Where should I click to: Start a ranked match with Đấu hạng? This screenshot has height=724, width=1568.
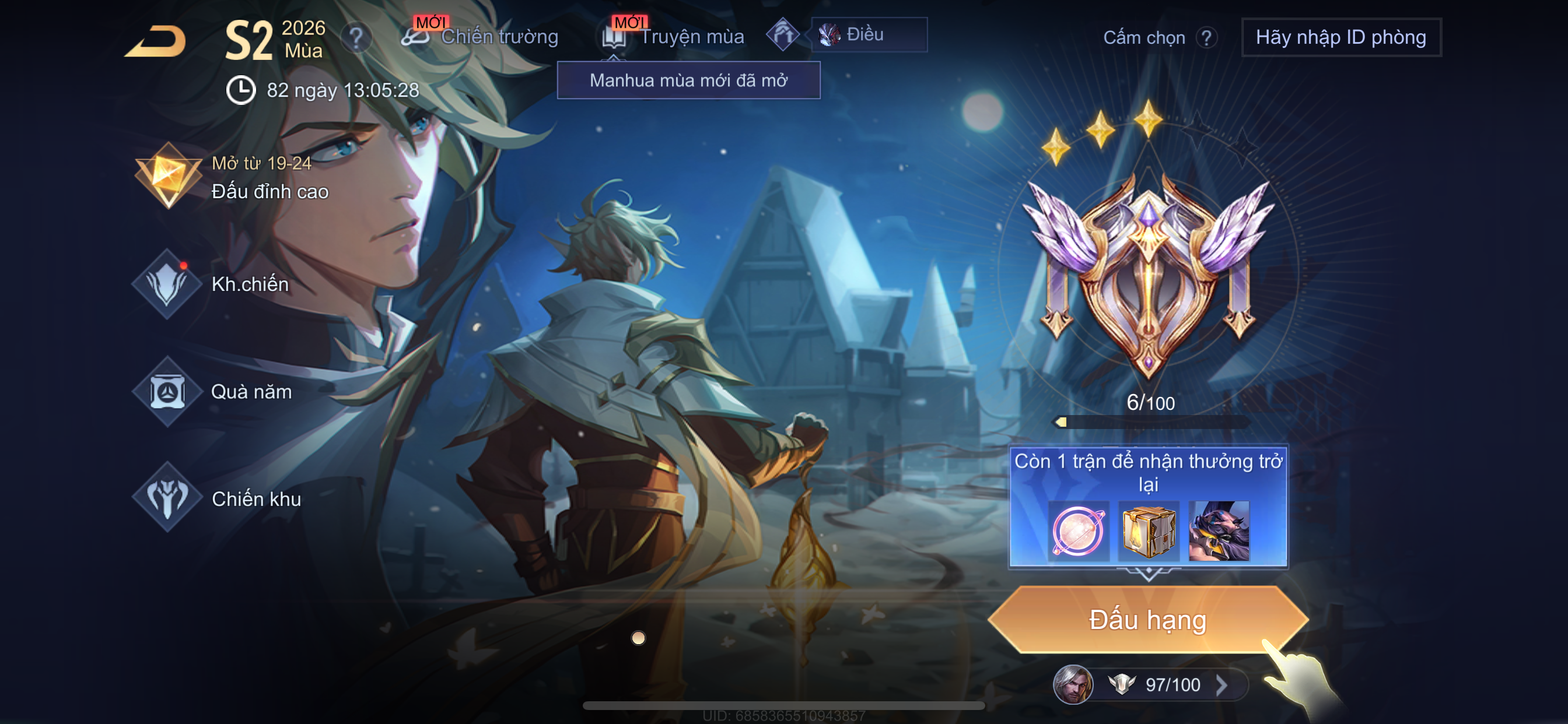[x=1147, y=620]
